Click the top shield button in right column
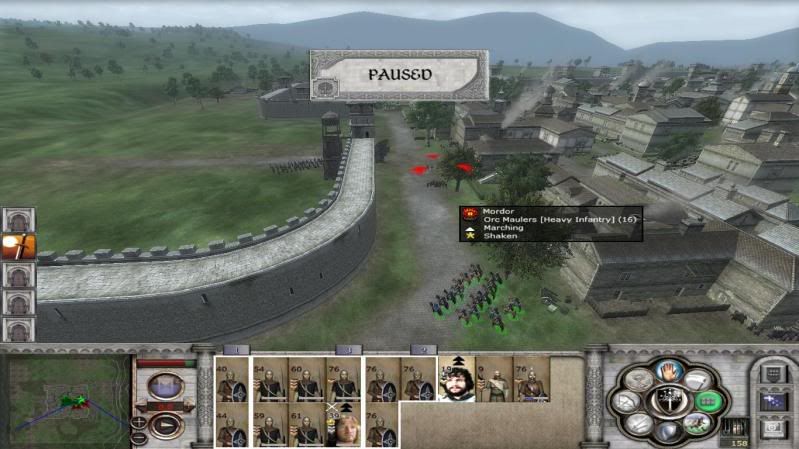This screenshot has height=449, width=799. [774, 374]
